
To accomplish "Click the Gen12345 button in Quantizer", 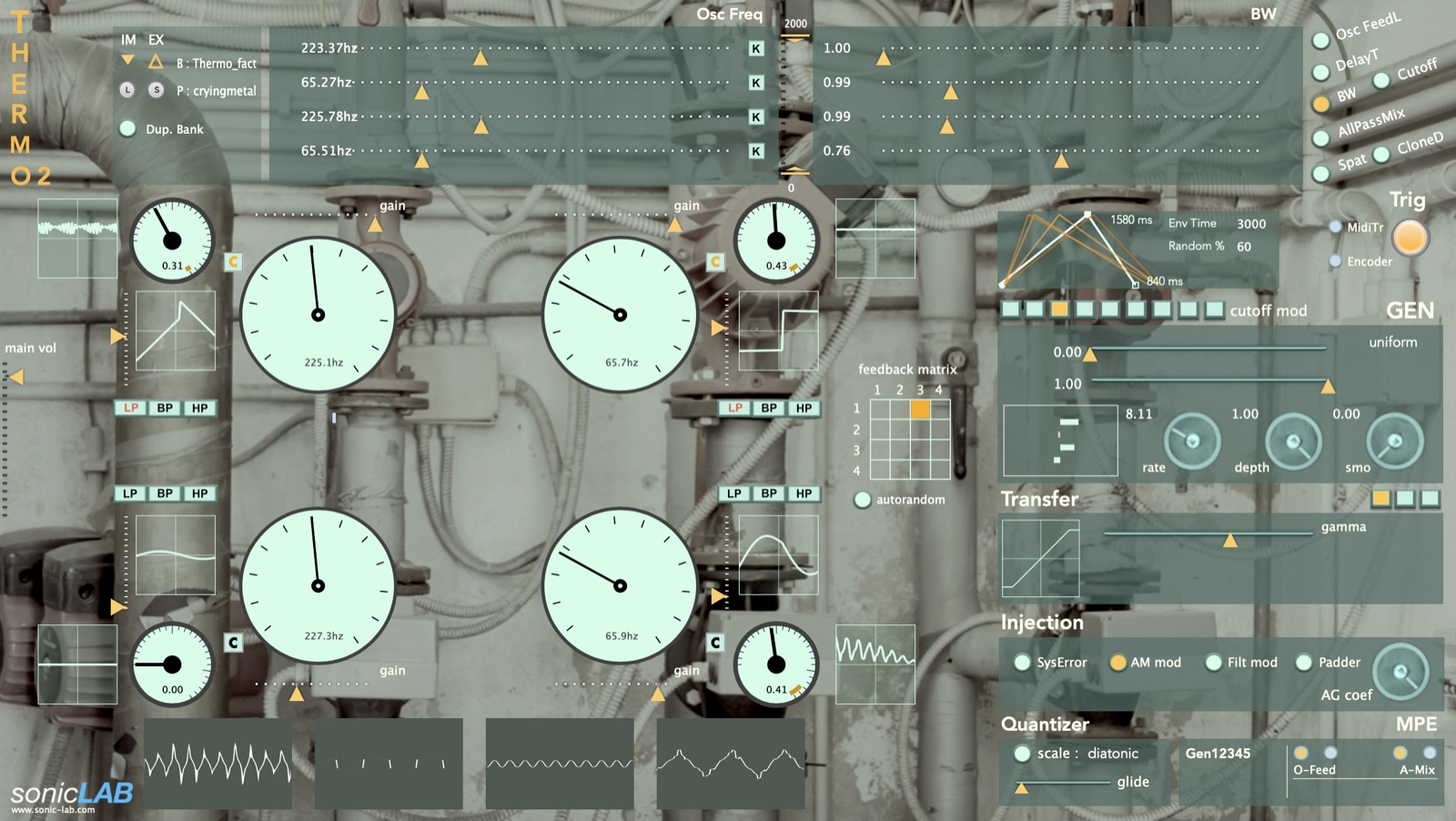I will (1219, 754).
